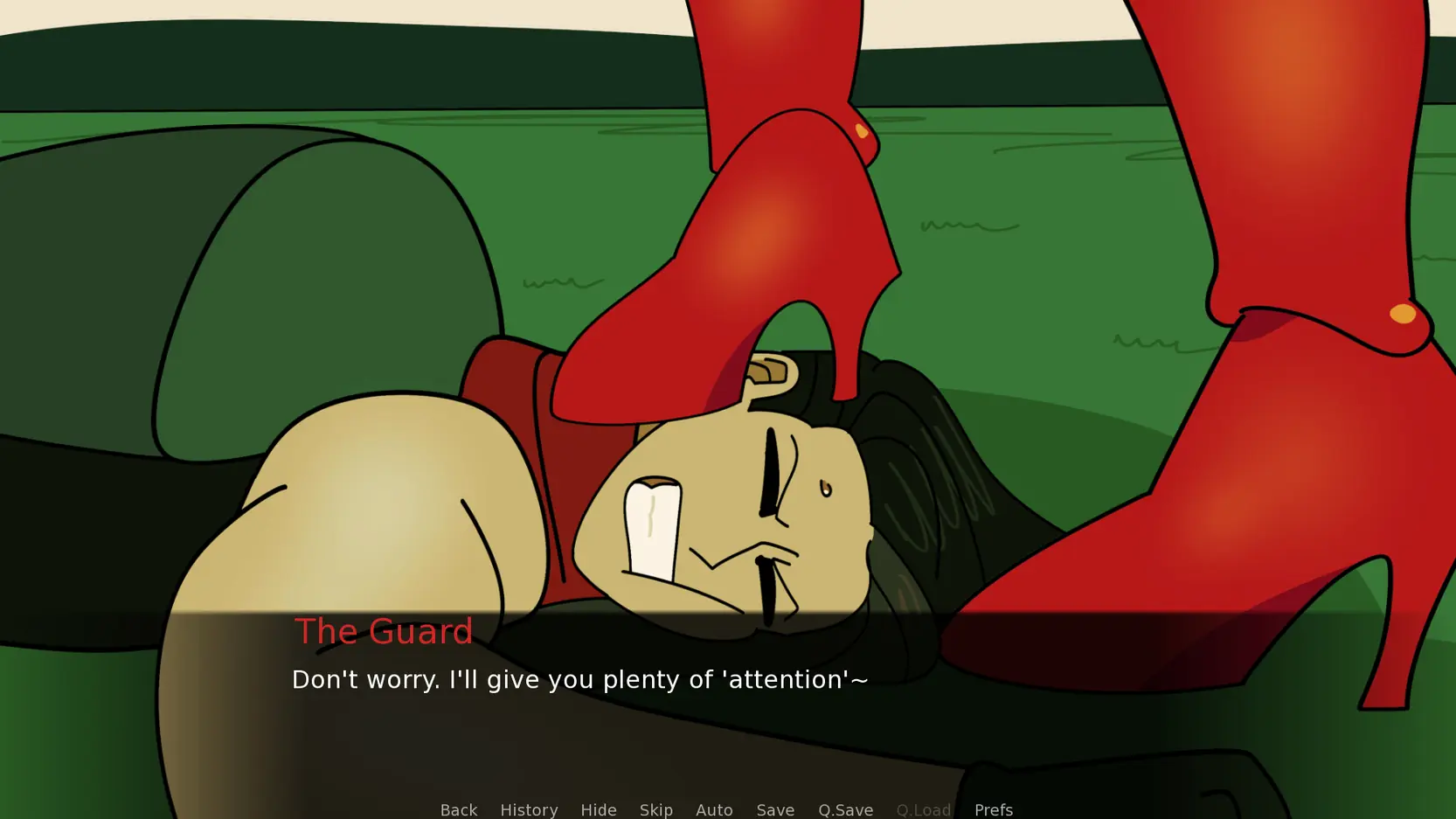
Task: Open the Save game screen
Action: tap(775, 809)
